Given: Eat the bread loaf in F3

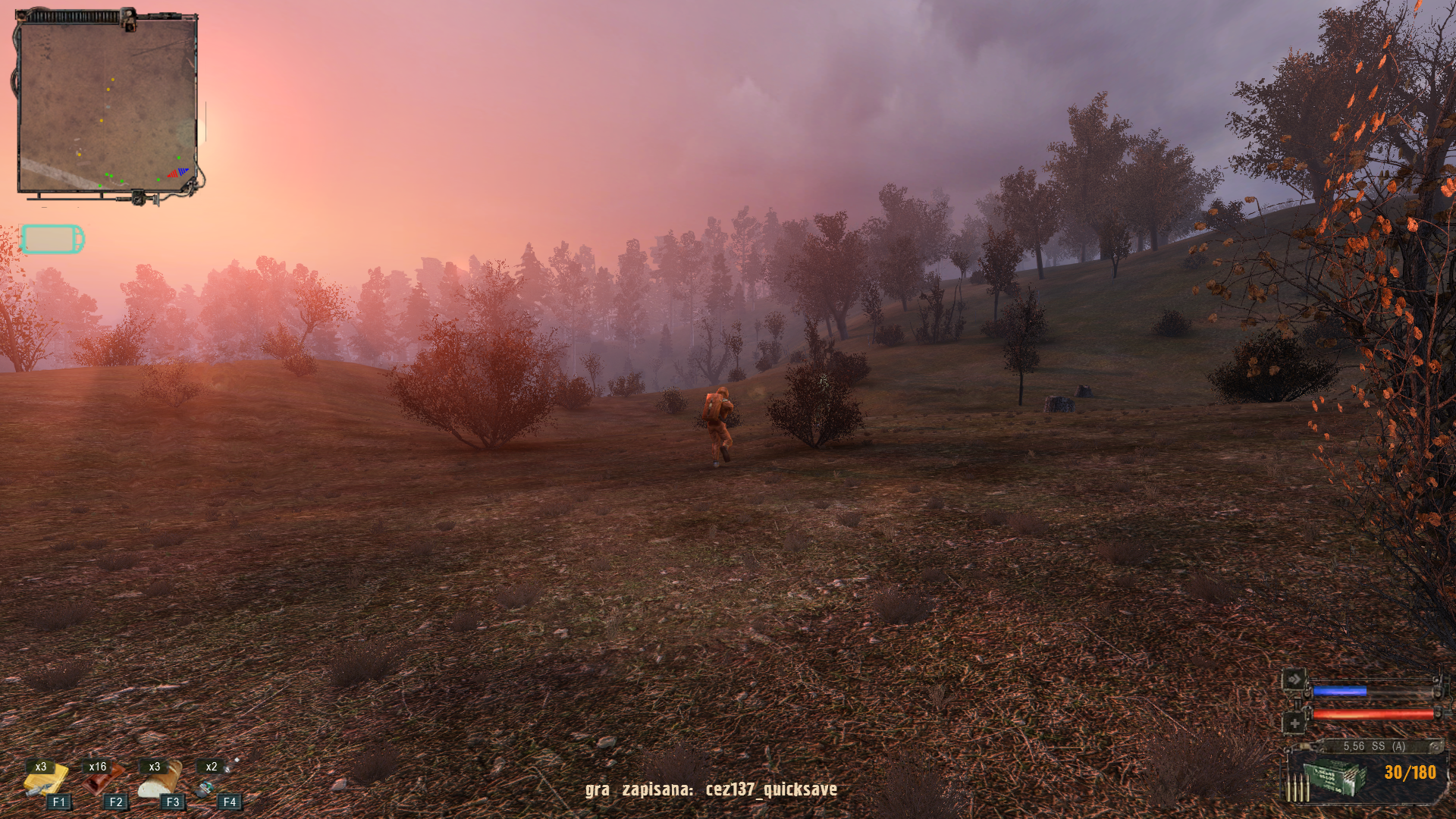Looking at the screenshot, I should point(160,780).
